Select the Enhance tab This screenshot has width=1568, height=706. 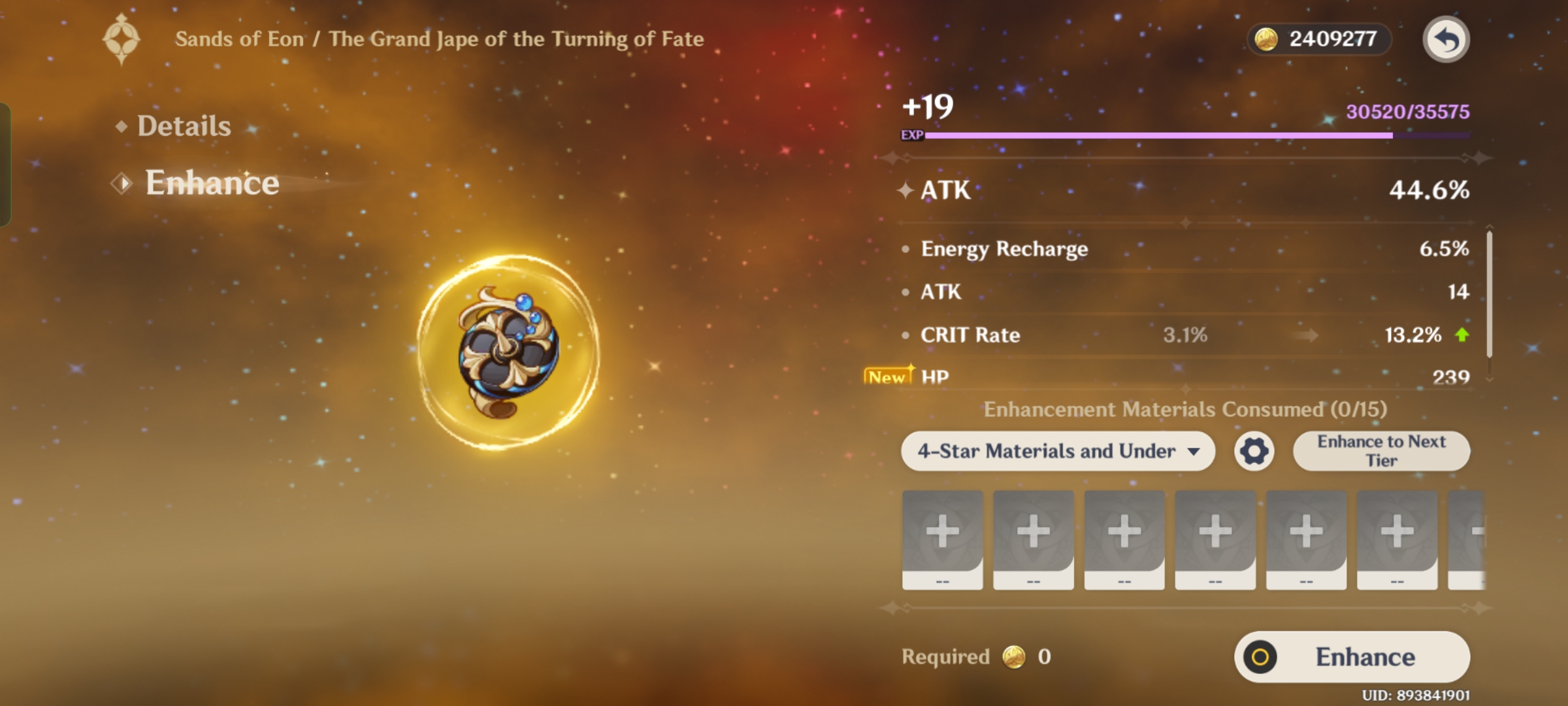210,183
